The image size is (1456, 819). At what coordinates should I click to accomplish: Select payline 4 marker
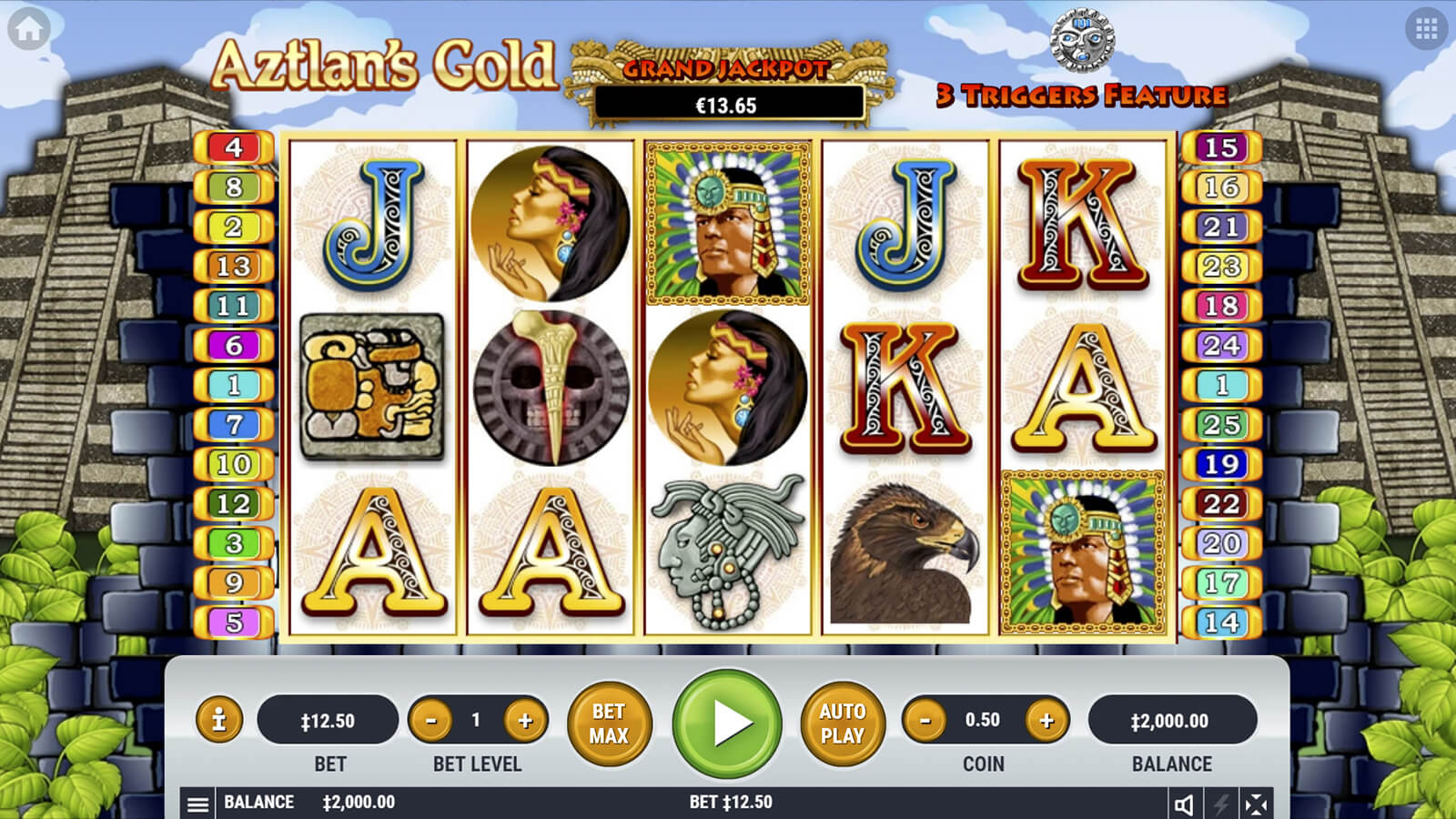click(x=234, y=147)
